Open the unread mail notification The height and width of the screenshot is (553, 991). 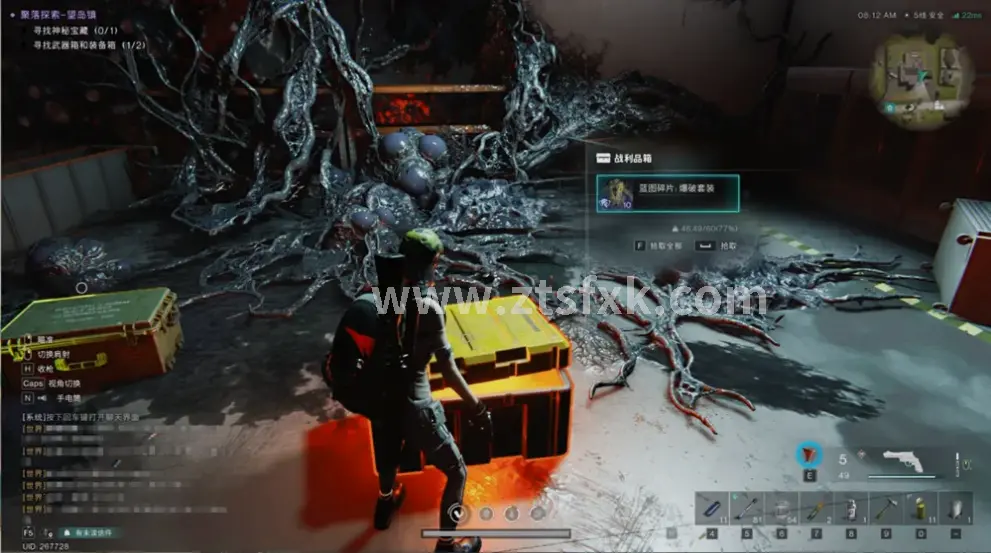[x=91, y=534]
